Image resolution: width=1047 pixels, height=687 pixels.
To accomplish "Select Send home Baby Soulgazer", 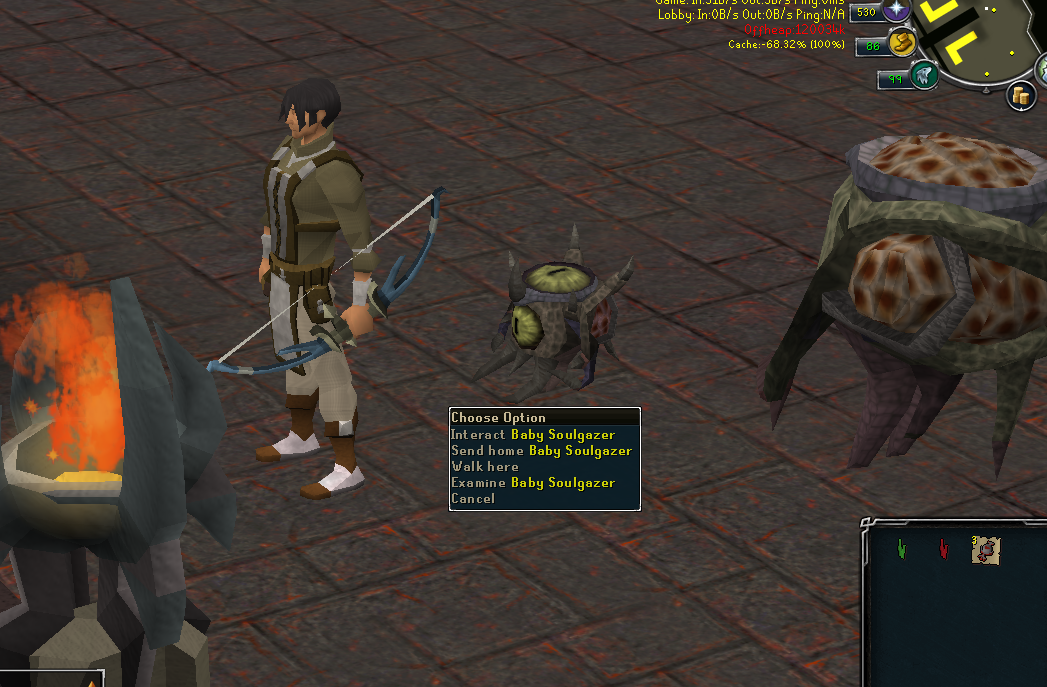I will coord(541,451).
